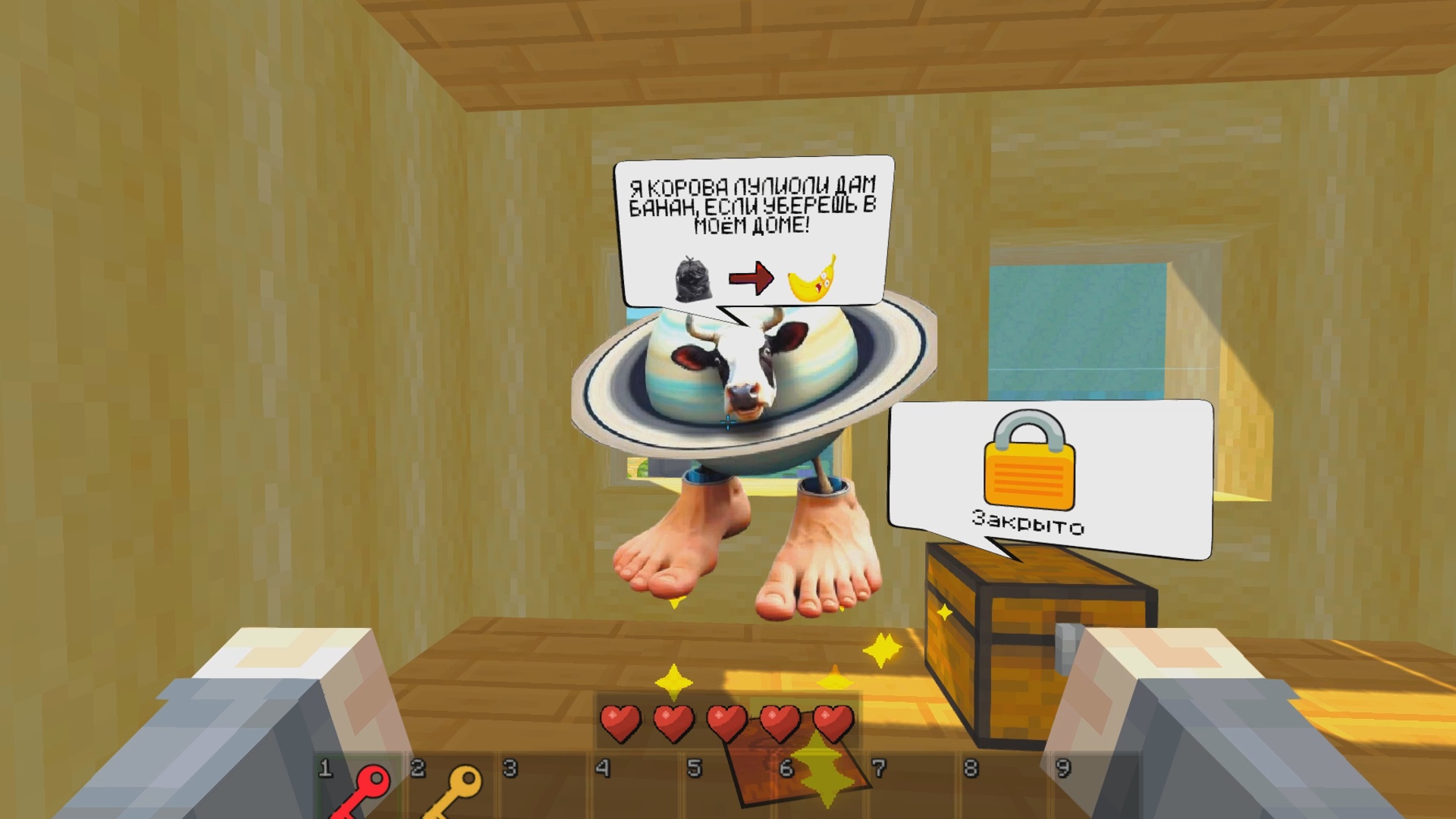Screen dimensions: 1456x819
Task: Click the Закрыто label in the speech bubble
Action: tap(1028, 520)
